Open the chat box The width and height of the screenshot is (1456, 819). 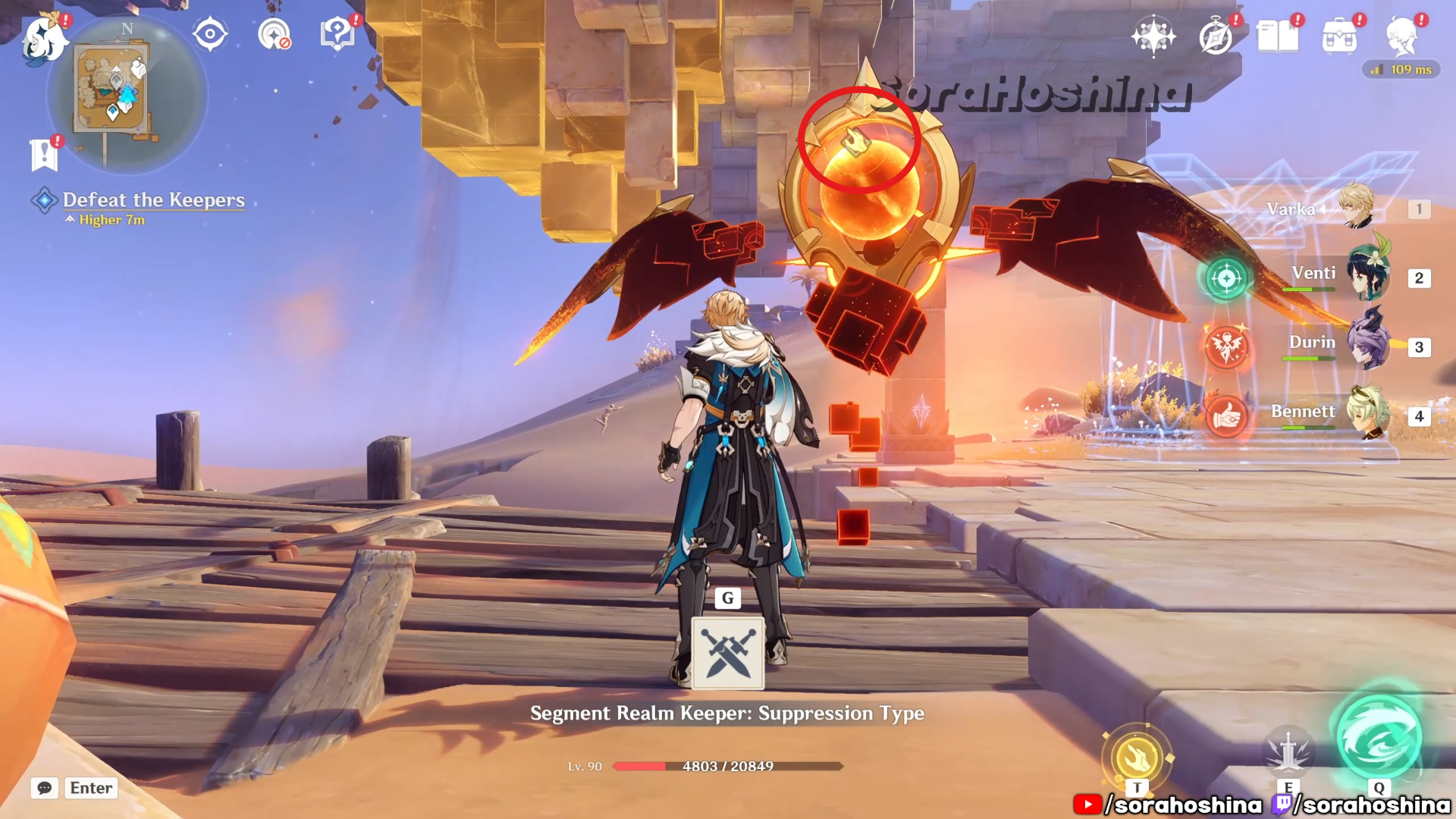(74, 788)
